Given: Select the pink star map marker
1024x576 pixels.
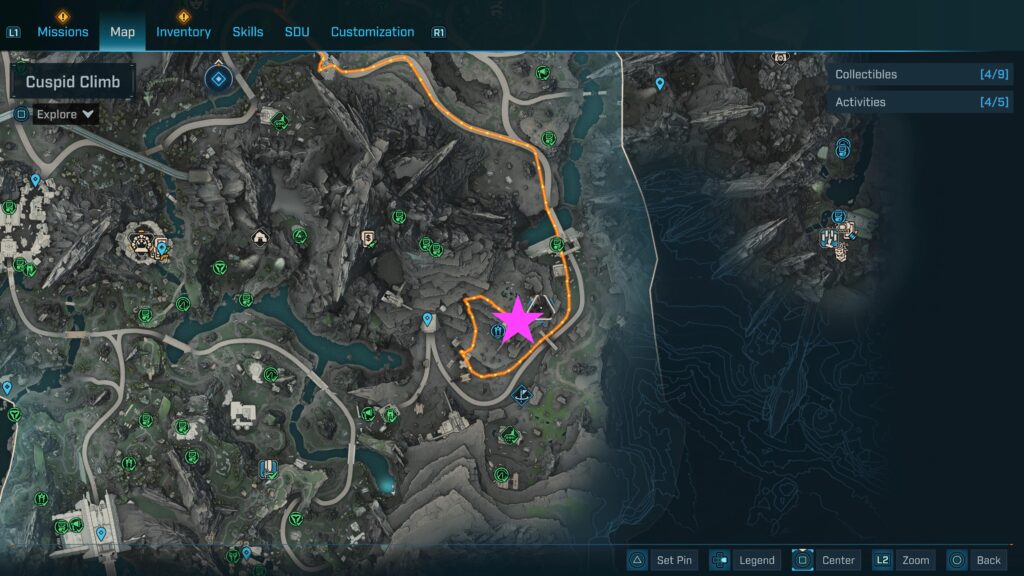Looking at the screenshot, I should click(518, 320).
